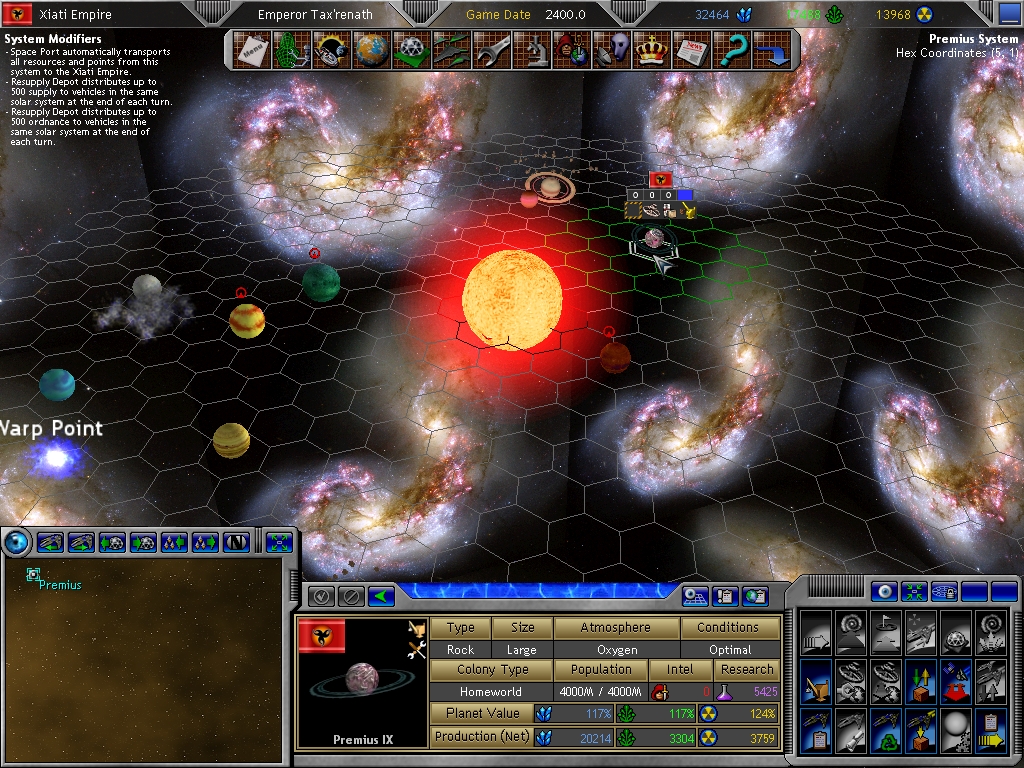Screen dimensions: 1024x768
Task: Click the green back arrow button
Action: click(x=380, y=596)
